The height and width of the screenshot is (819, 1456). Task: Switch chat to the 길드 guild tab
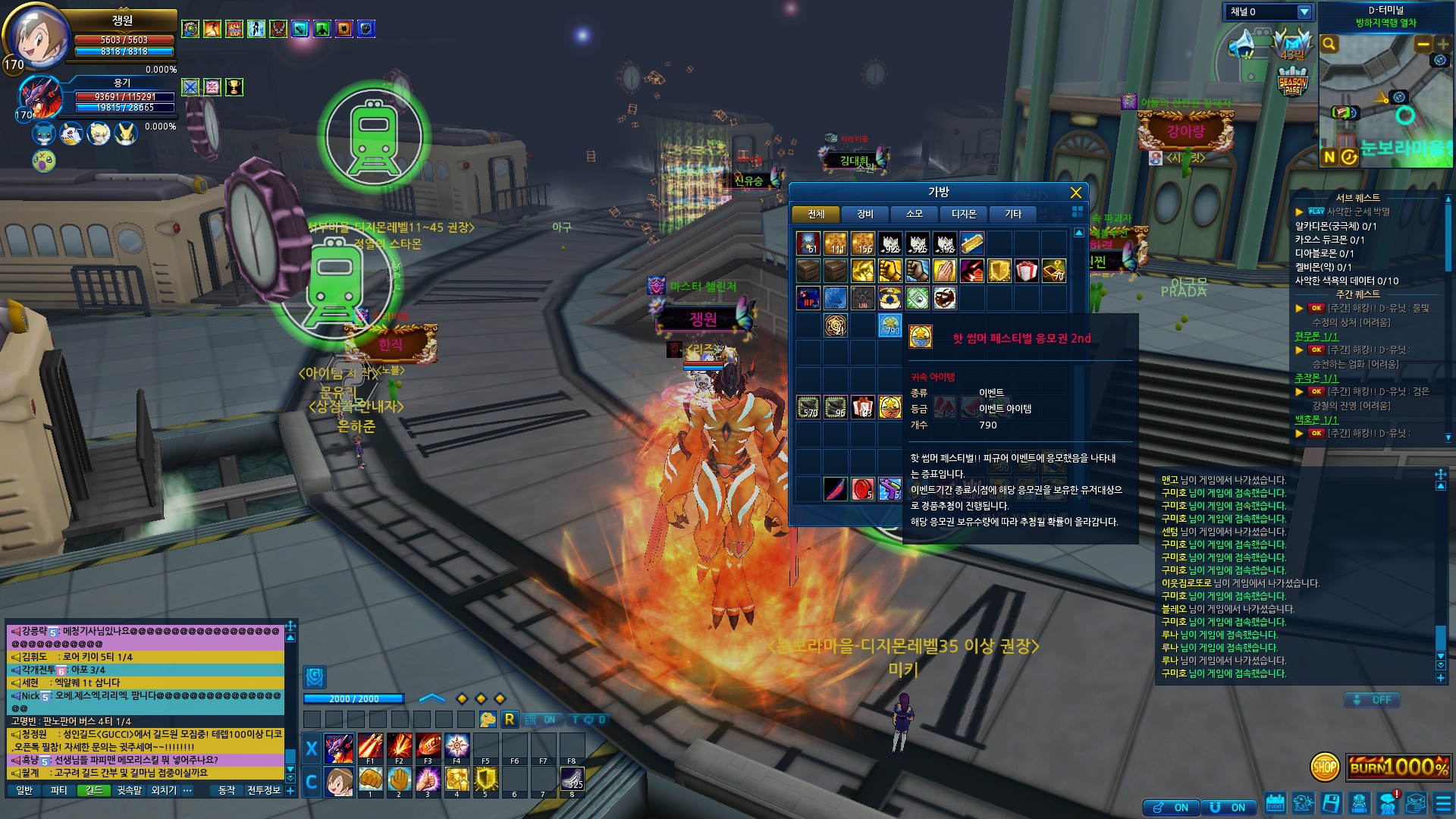[x=94, y=790]
